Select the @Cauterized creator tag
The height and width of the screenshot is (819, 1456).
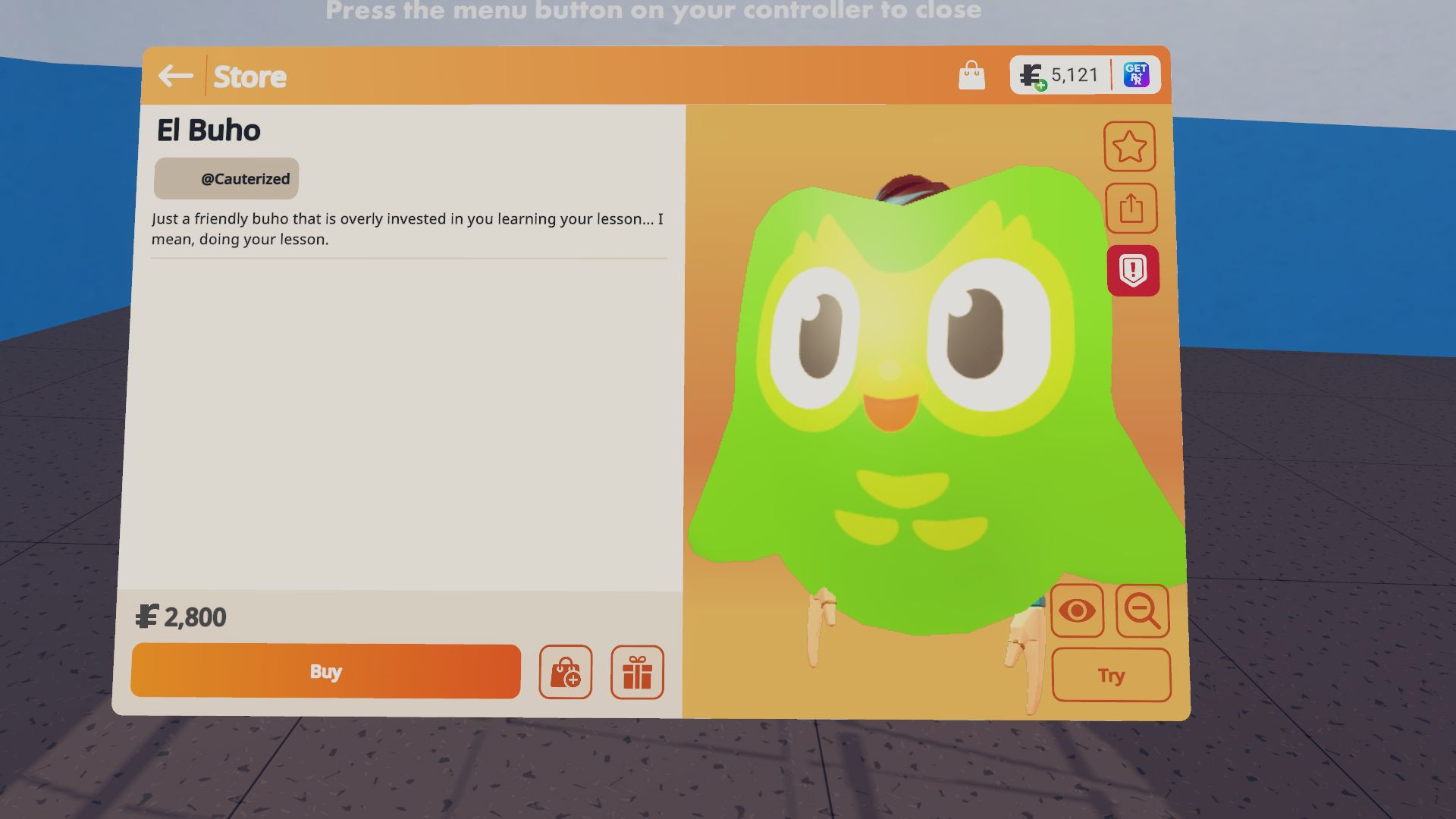point(225,178)
